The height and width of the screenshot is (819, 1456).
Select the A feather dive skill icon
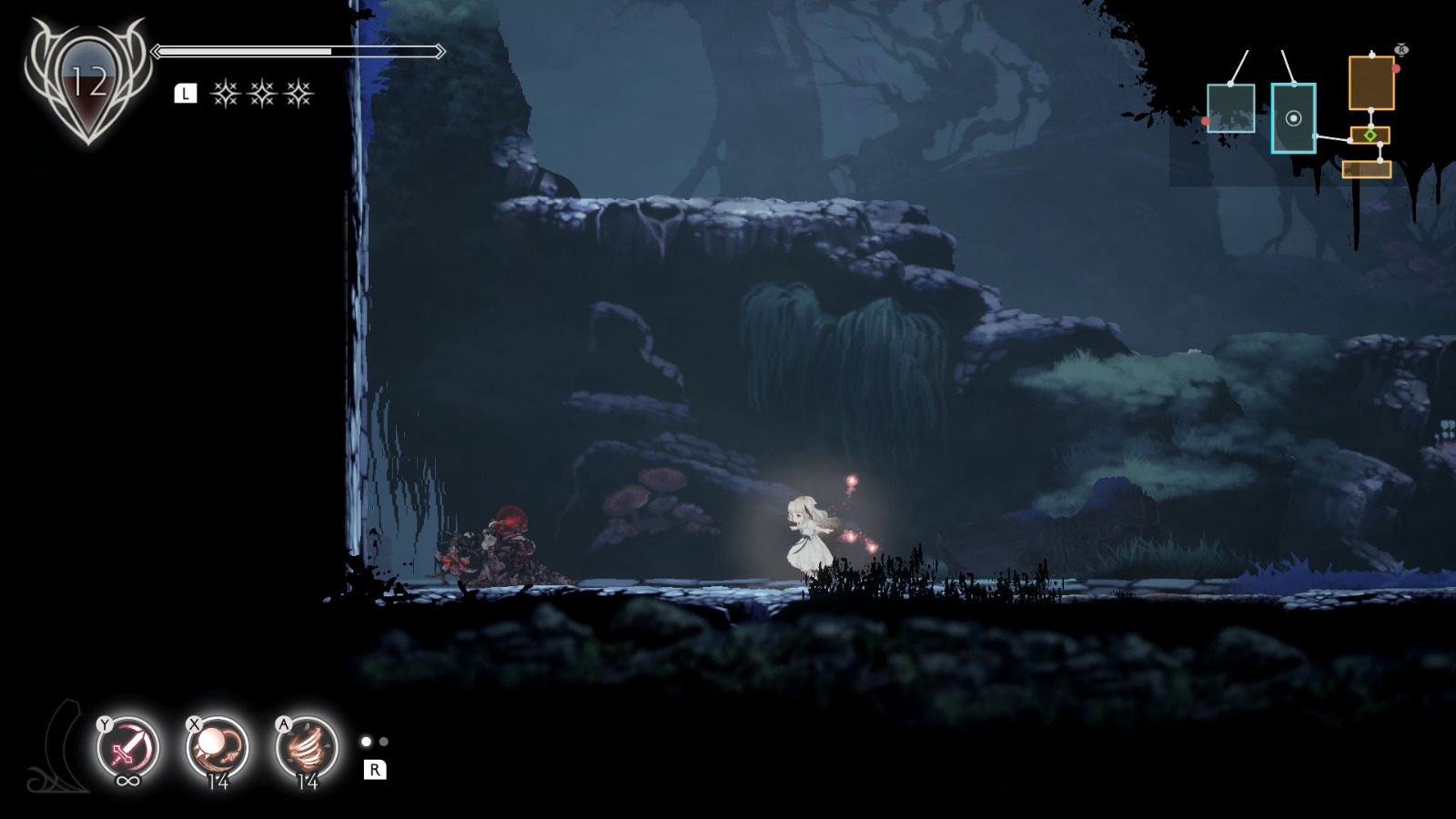[307, 747]
